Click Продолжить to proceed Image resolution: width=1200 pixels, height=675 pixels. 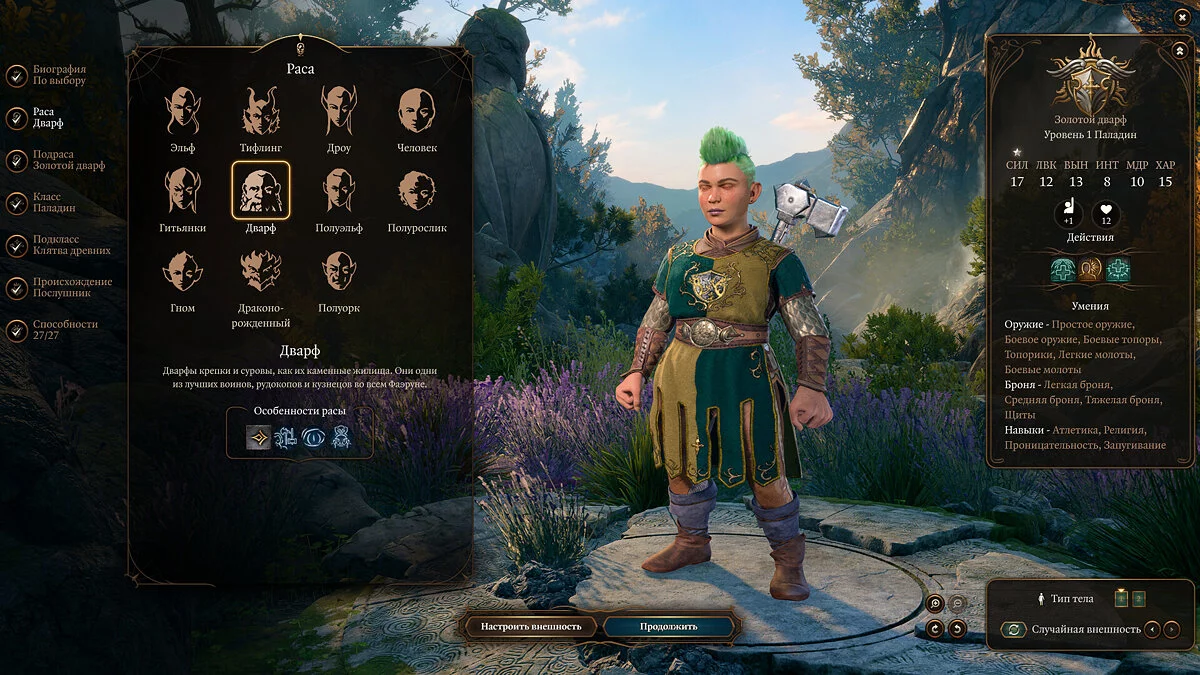click(x=670, y=627)
